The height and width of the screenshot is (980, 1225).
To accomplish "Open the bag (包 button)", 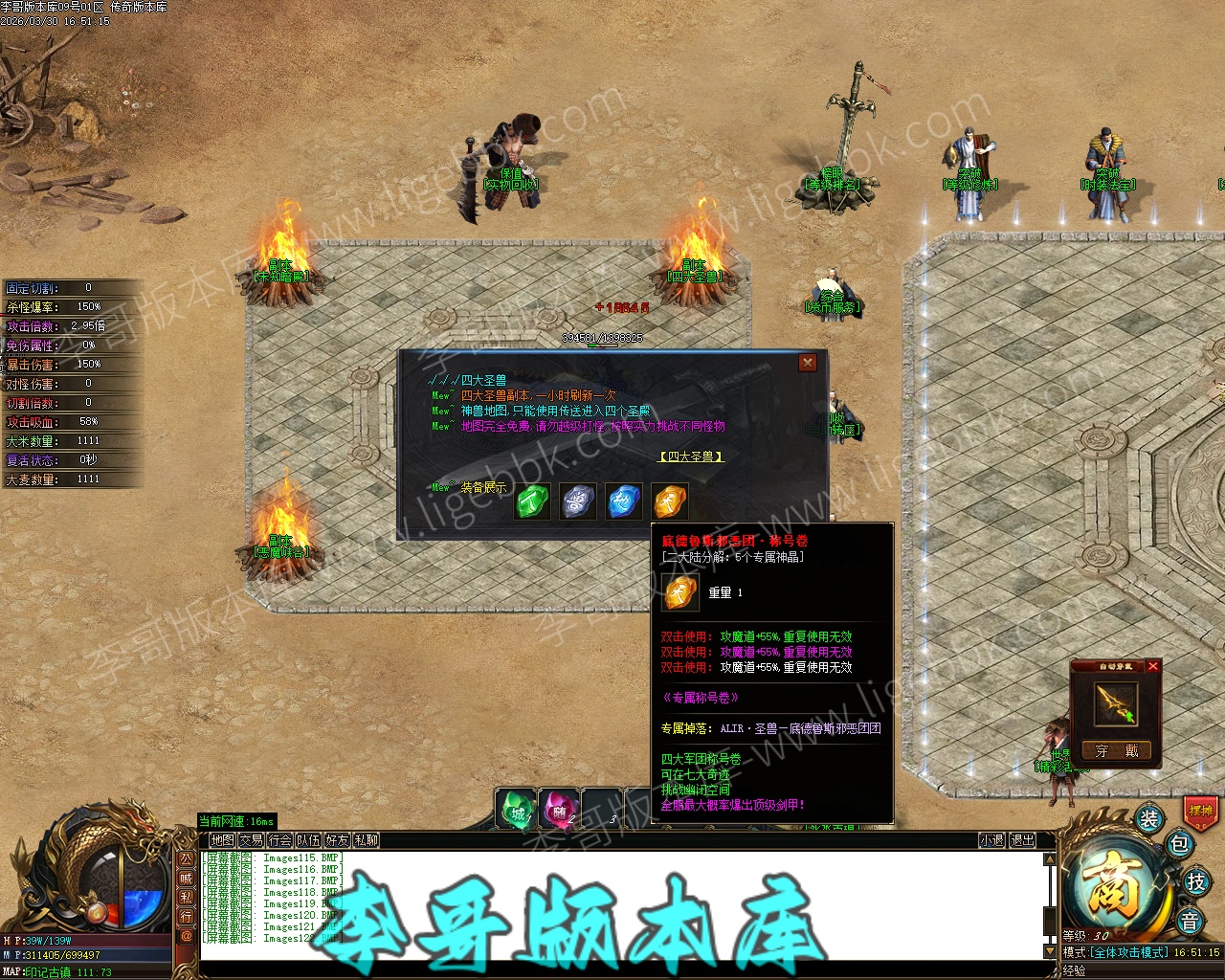I will tap(1179, 844).
